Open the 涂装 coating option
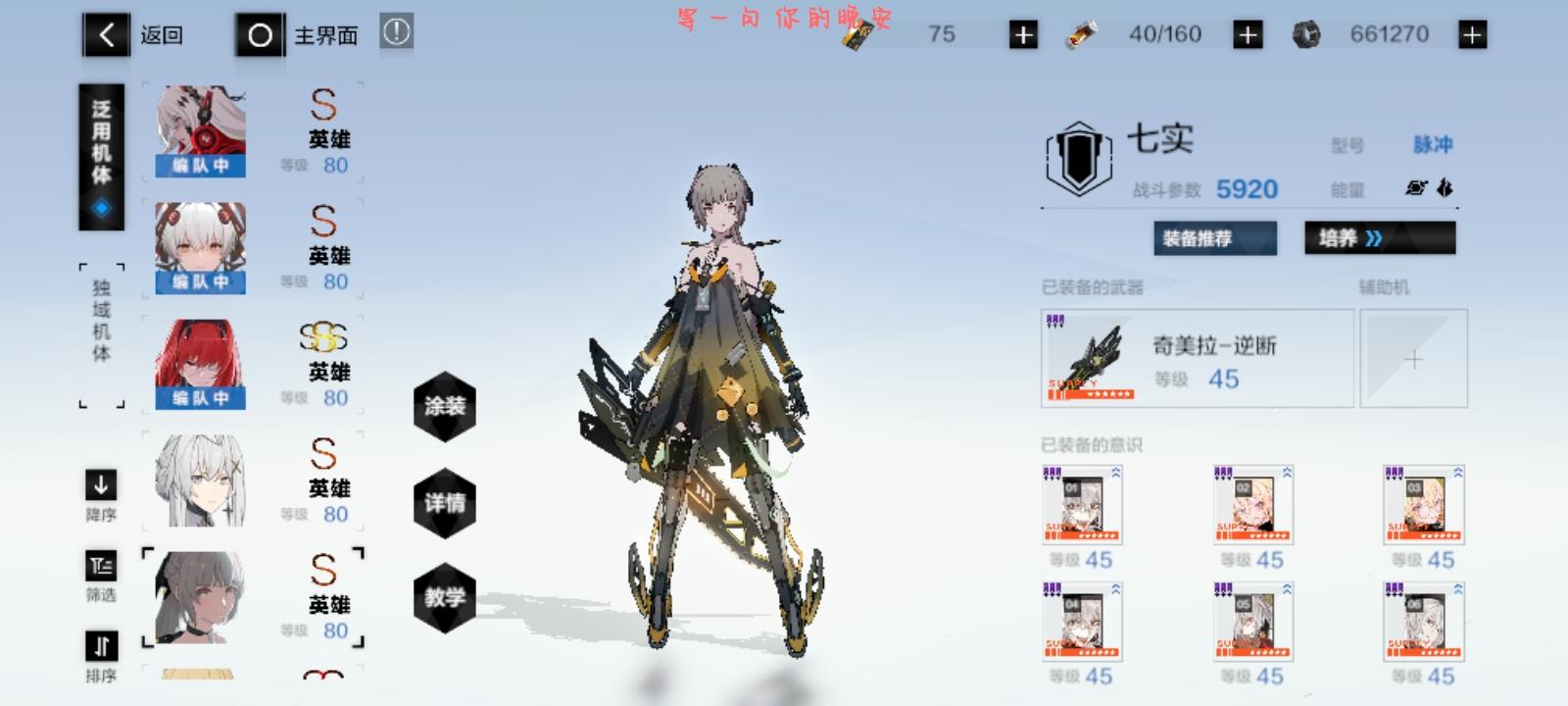This screenshot has height=706, width=1568. [x=446, y=405]
